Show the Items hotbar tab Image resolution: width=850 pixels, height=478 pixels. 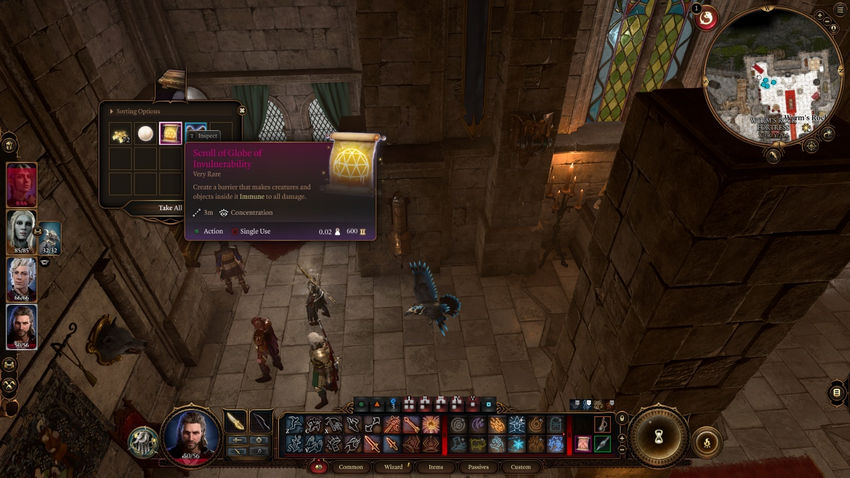(435, 466)
